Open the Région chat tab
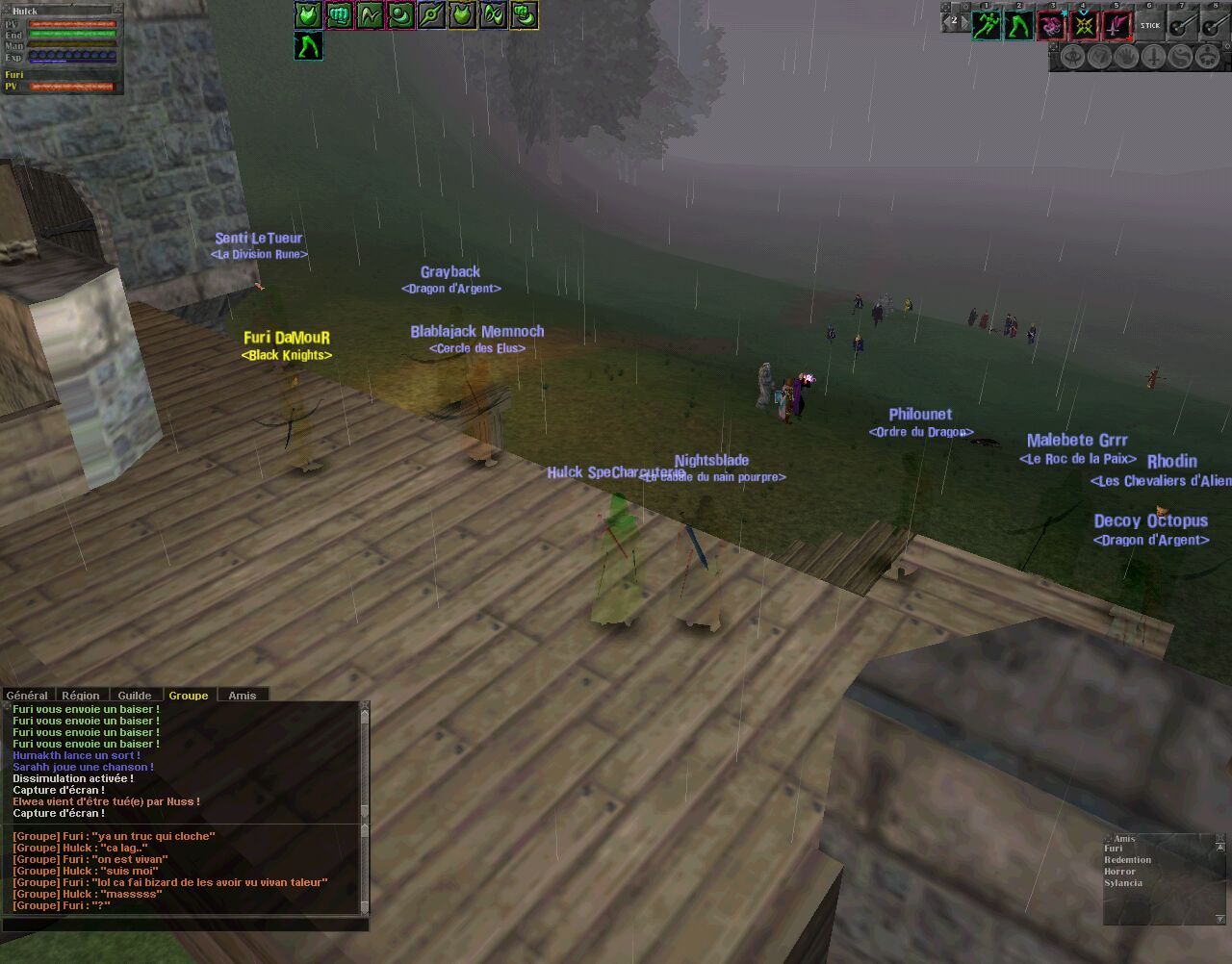The width and height of the screenshot is (1232, 964). [81, 695]
